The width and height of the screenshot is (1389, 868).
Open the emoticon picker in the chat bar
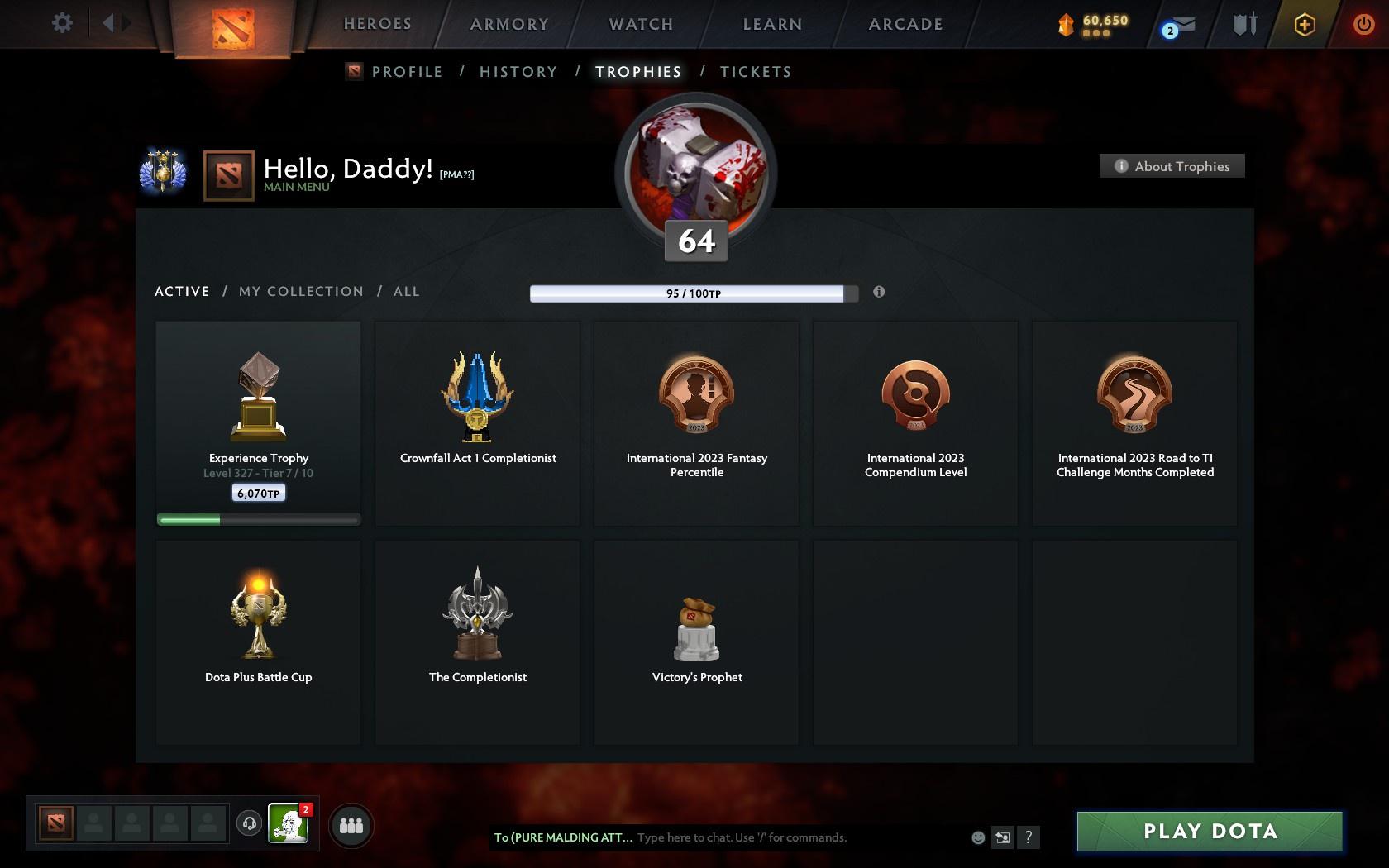tap(978, 837)
